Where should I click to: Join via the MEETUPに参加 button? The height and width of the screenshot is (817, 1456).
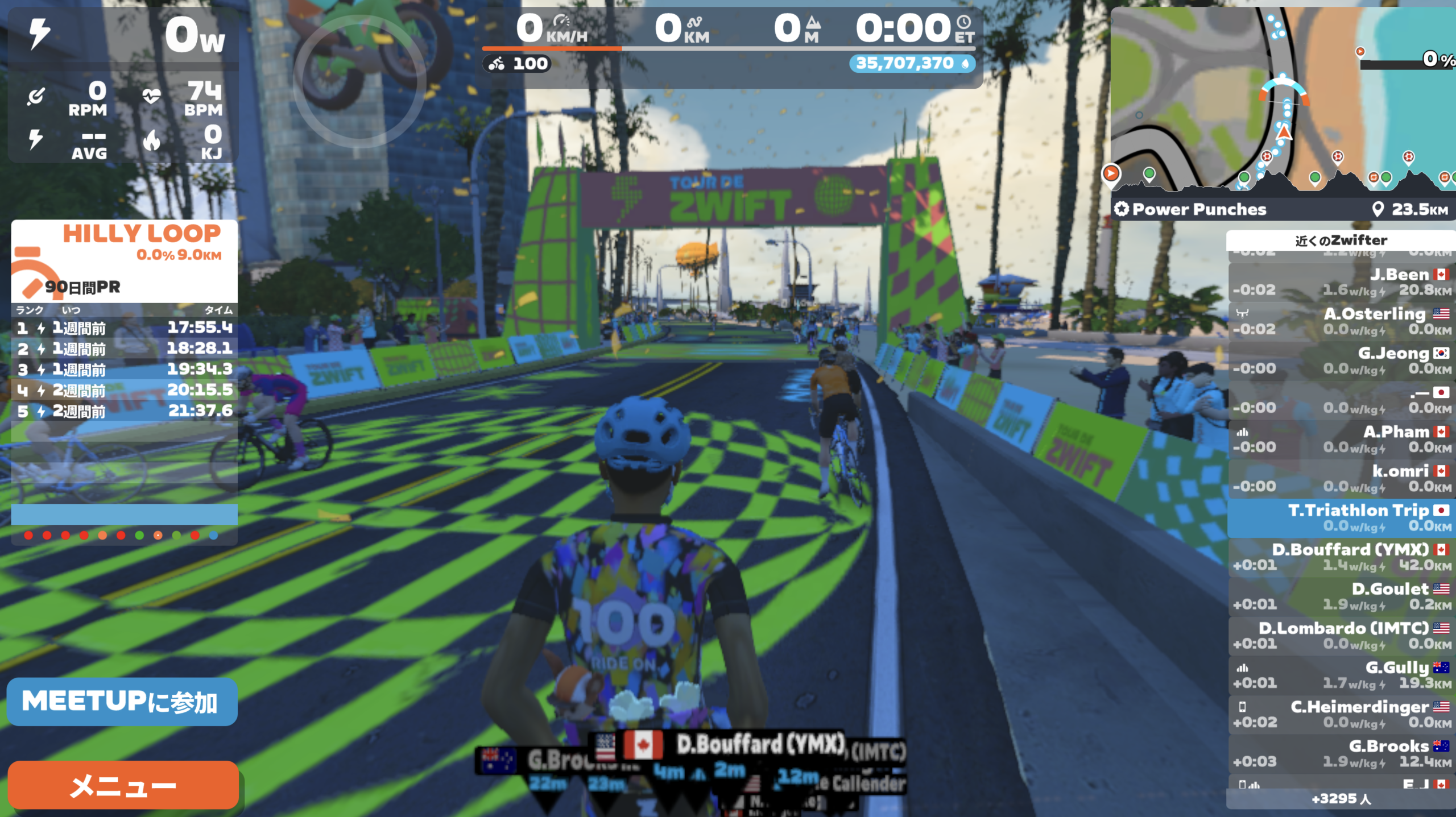pos(122,702)
